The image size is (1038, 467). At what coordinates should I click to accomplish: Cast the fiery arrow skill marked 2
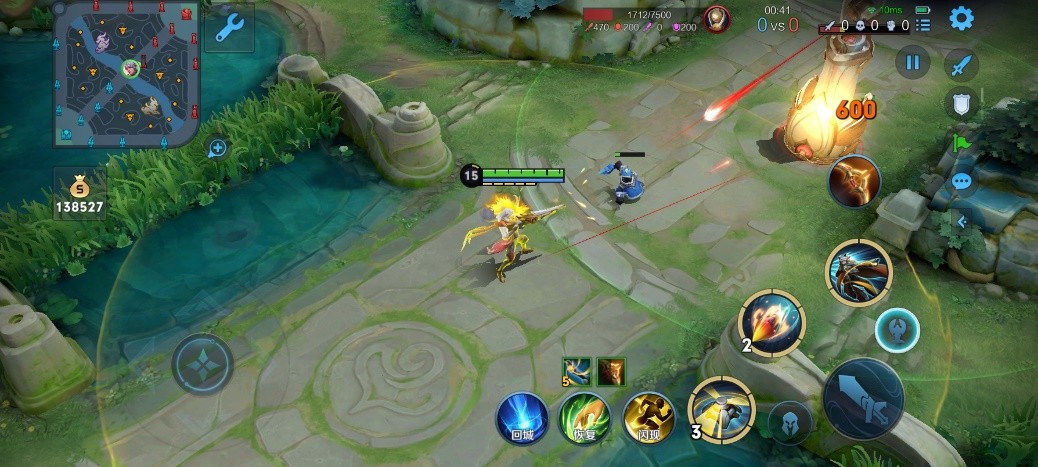click(x=772, y=323)
